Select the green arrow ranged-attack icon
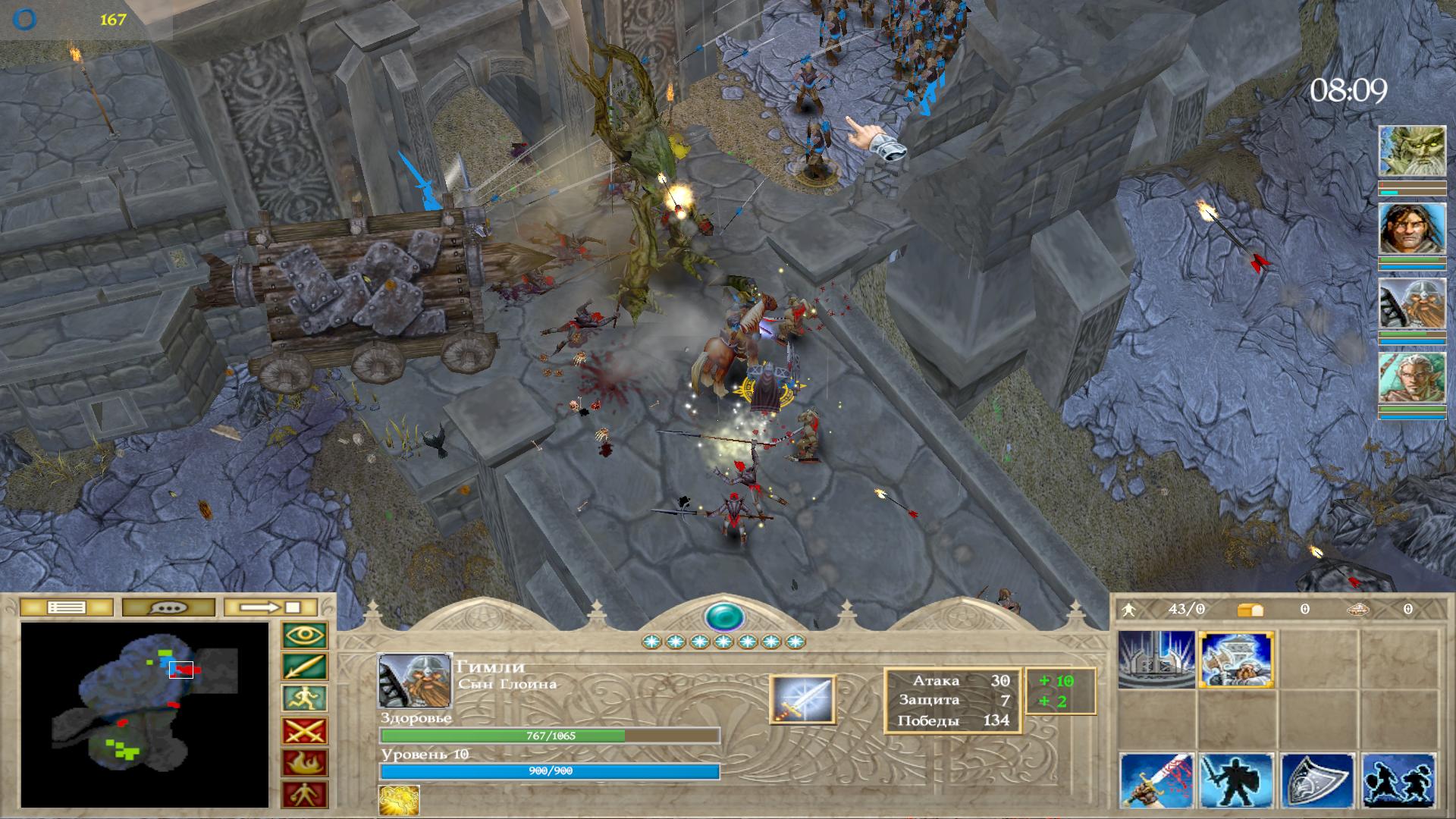The height and width of the screenshot is (819, 1456). click(304, 667)
